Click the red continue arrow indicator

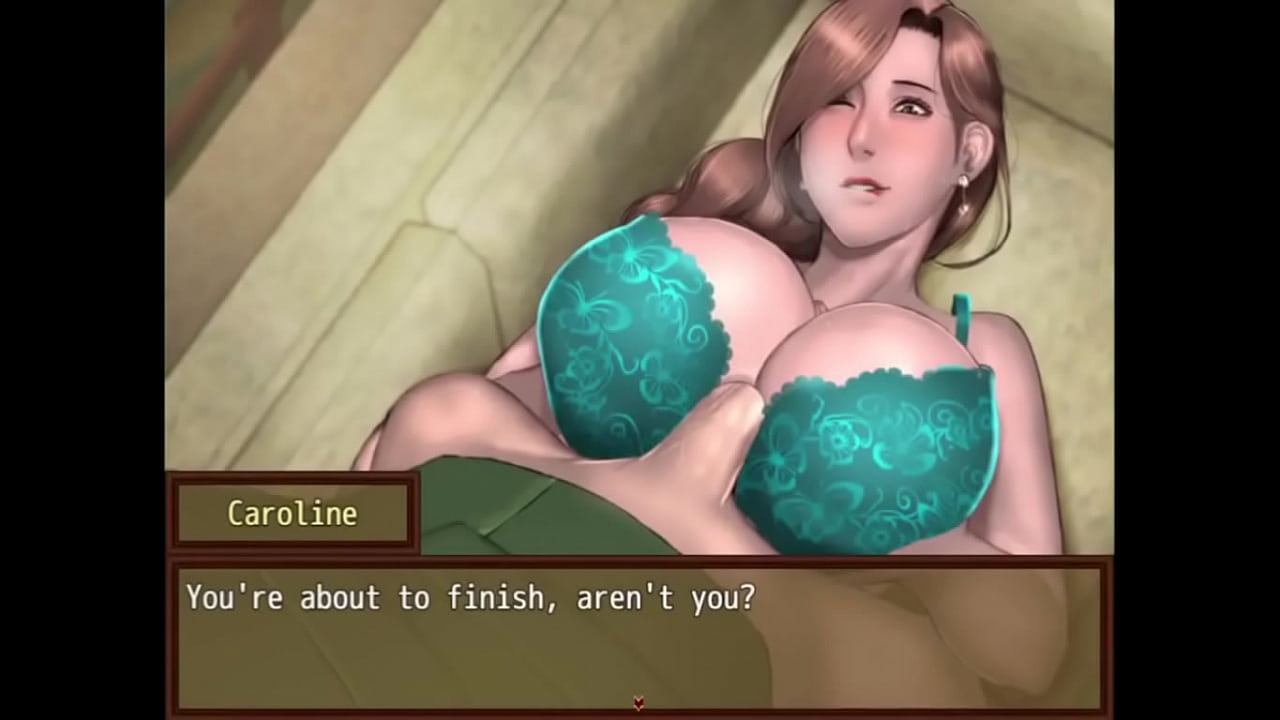(639, 704)
